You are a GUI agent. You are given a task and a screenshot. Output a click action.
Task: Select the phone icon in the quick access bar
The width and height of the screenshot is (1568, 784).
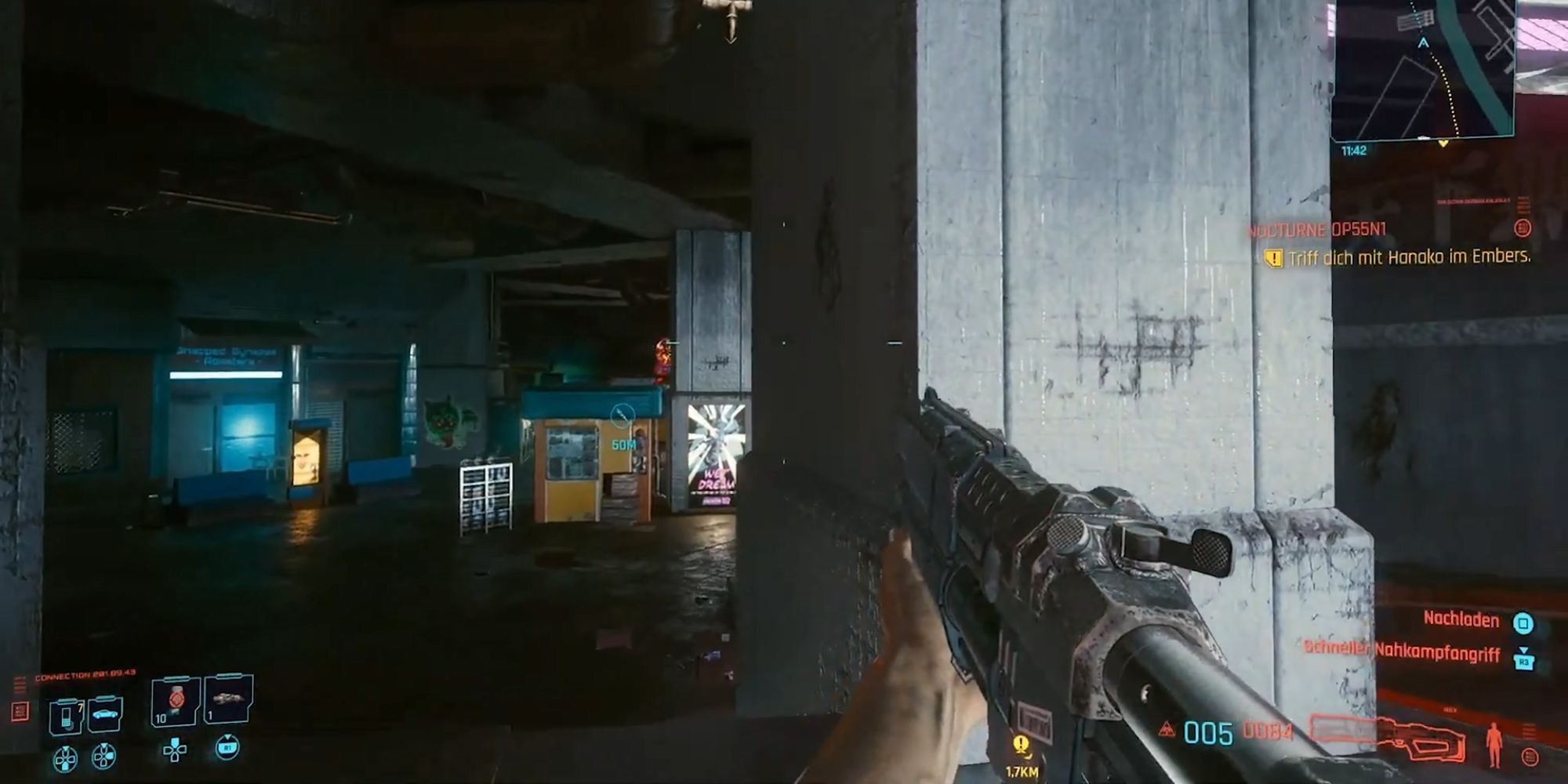[x=65, y=717]
